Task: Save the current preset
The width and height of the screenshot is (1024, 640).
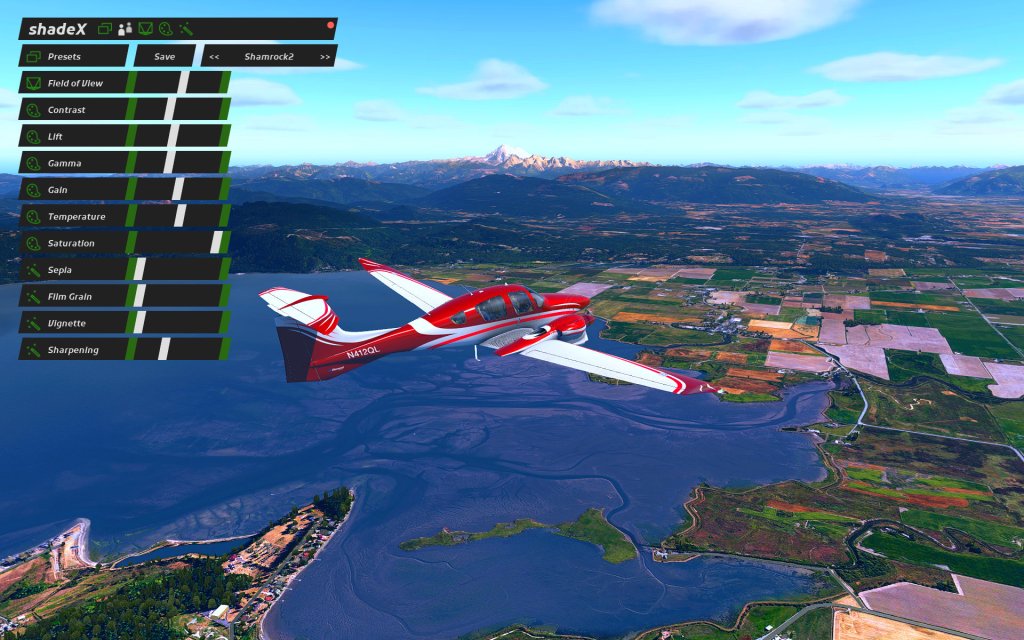Action: point(165,57)
